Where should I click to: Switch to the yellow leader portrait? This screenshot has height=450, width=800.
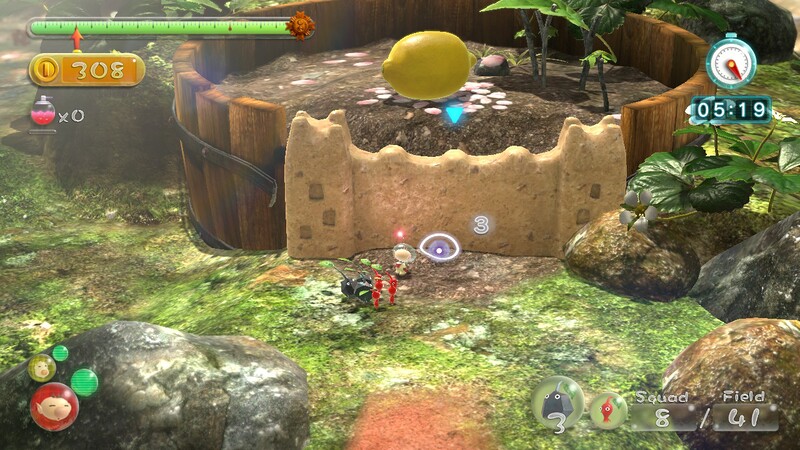click(41, 368)
